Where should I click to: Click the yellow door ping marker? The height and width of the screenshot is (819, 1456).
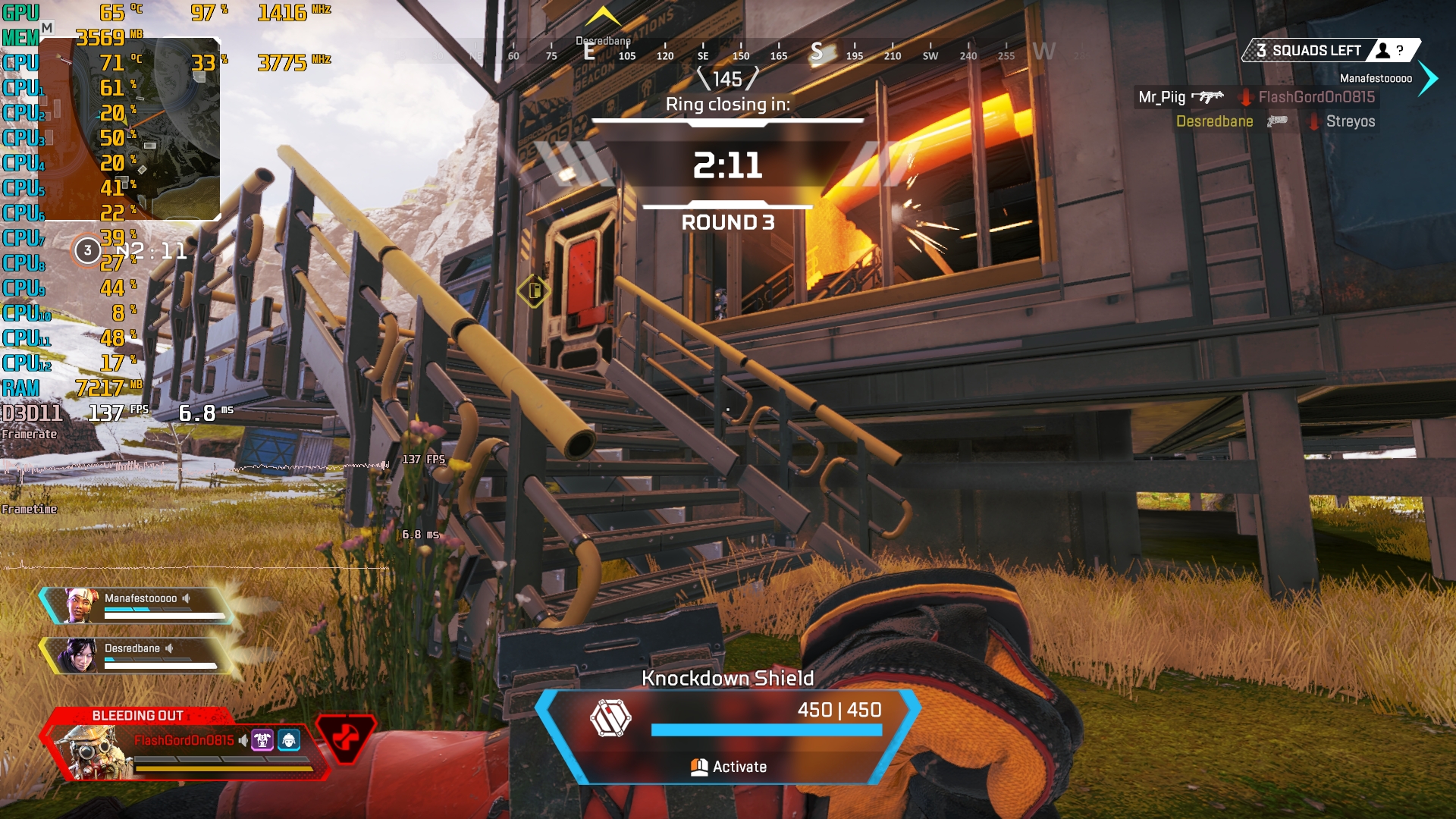click(x=534, y=290)
